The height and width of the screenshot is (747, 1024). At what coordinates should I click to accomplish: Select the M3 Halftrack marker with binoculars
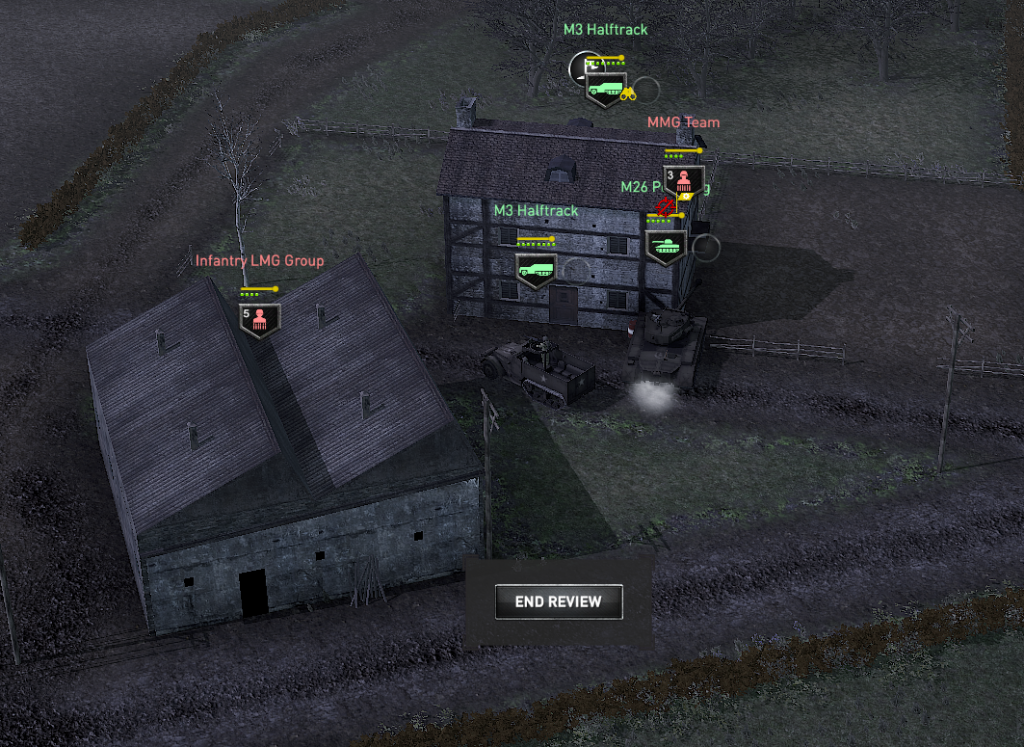pyautogui.click(x=605, y=88)
